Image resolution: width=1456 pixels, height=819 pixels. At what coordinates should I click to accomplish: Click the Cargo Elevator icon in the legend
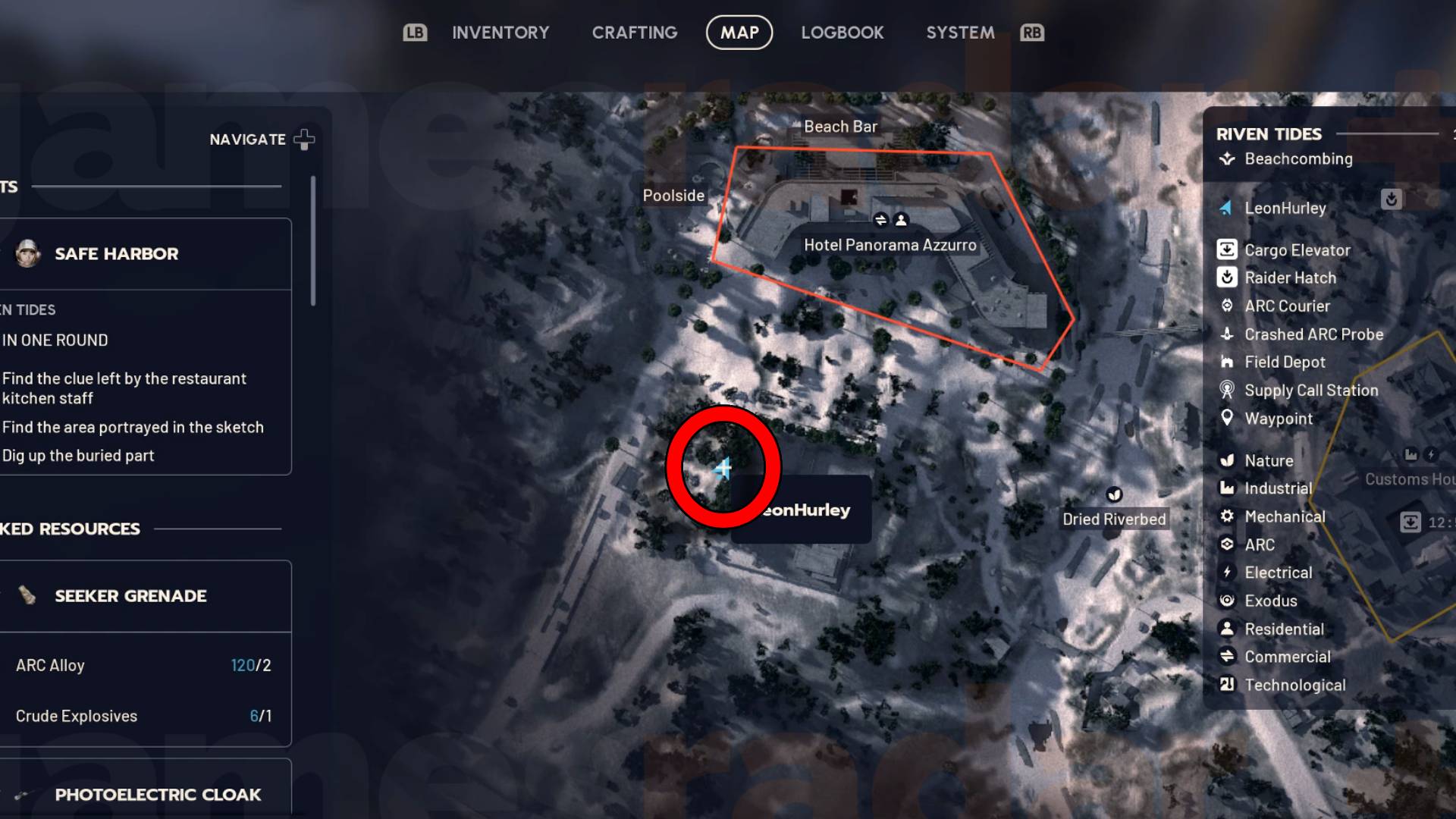click(1228, 249)
